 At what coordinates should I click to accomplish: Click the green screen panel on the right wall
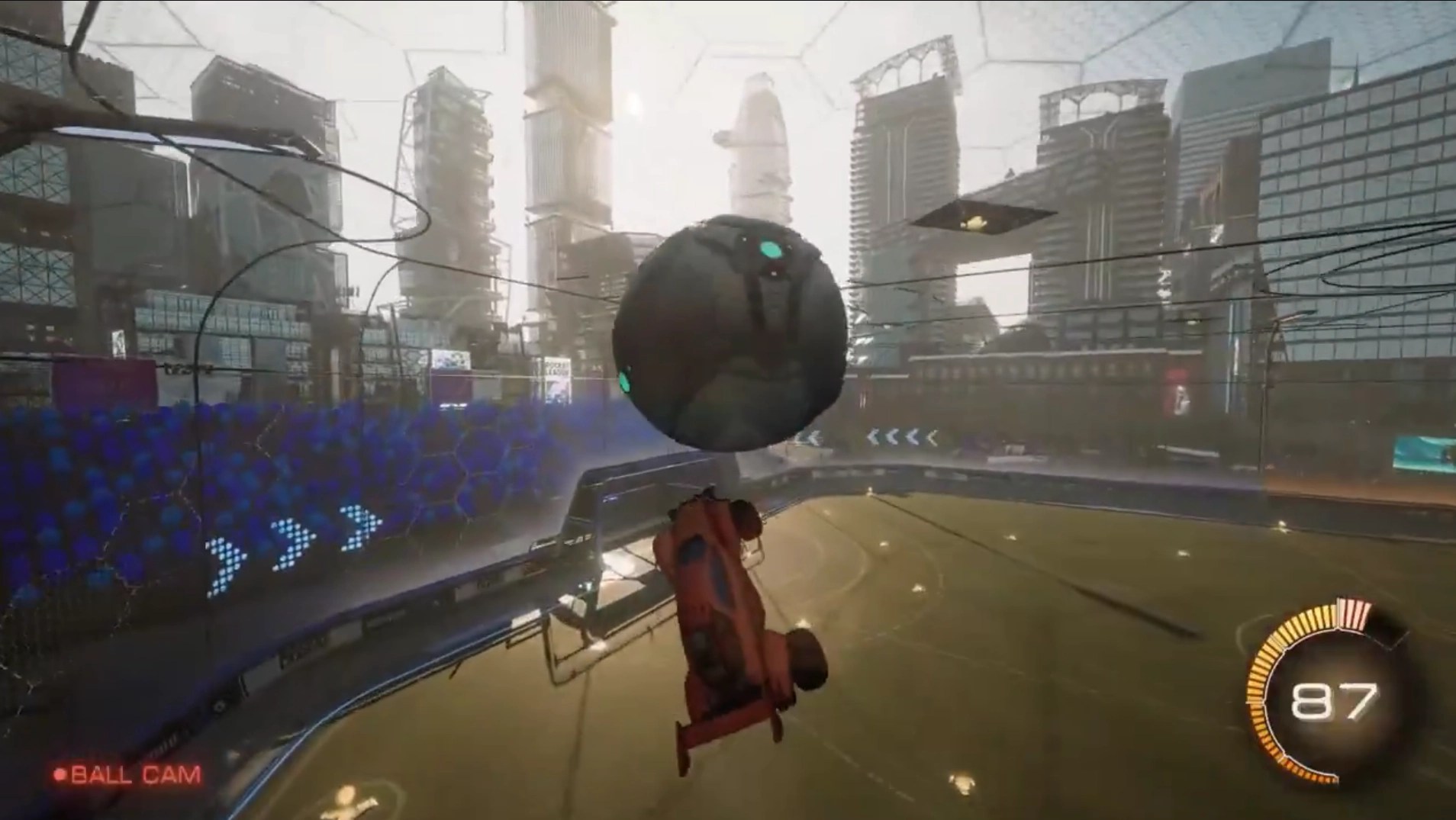pos(1427,450)
